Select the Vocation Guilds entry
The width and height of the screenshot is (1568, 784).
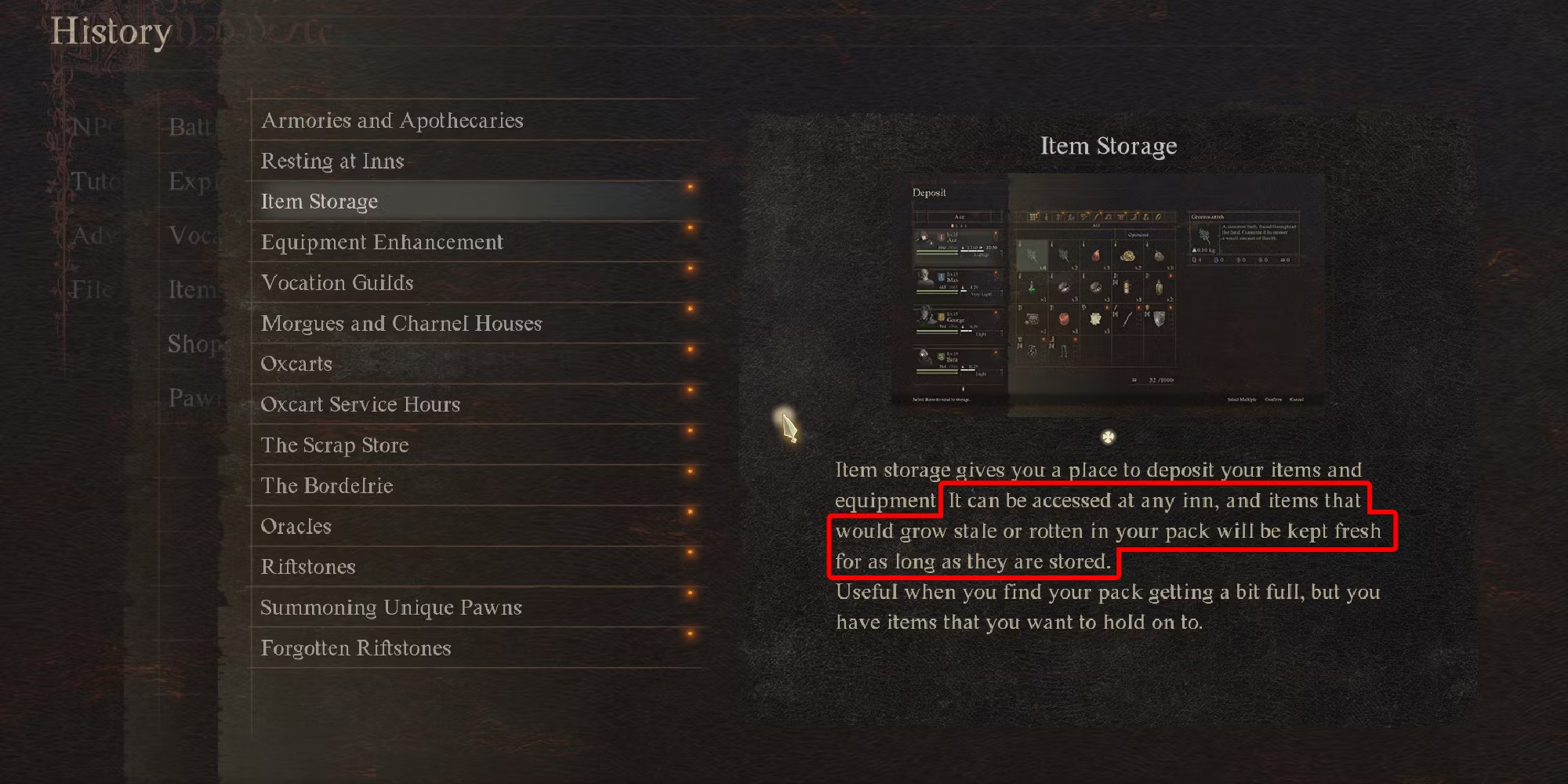pyautogui.click(x=337, y=283)
